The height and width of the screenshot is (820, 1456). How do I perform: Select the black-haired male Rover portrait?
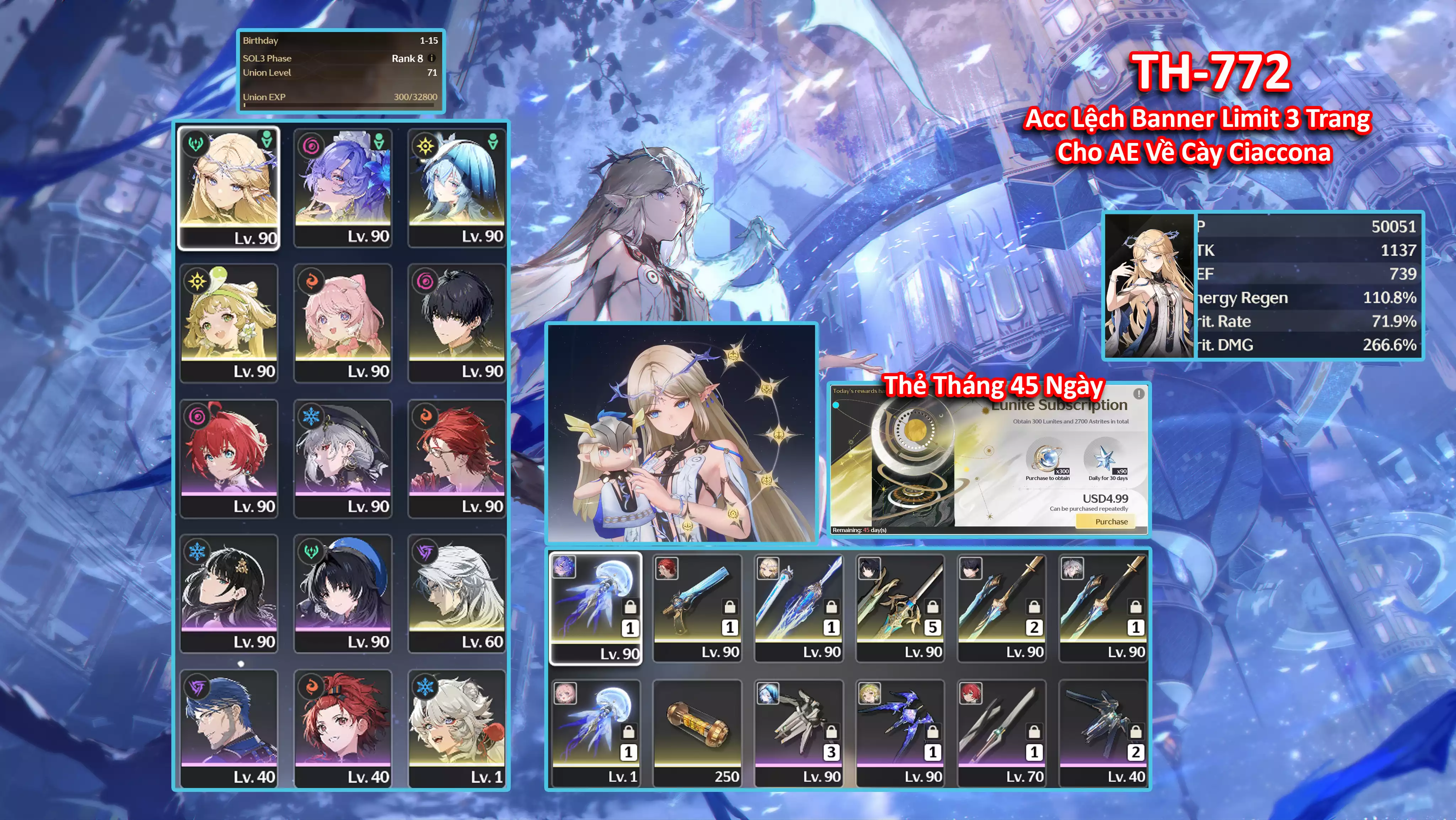(x=456, y=323)
